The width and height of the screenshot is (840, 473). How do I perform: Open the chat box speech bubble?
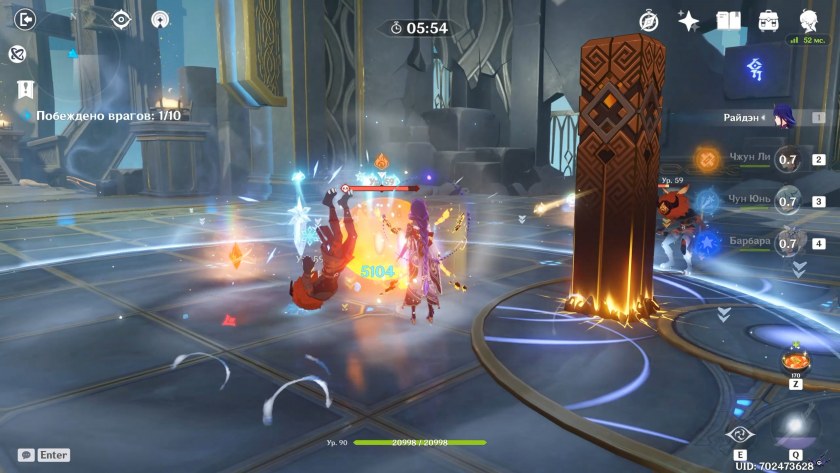click(26, 455)
